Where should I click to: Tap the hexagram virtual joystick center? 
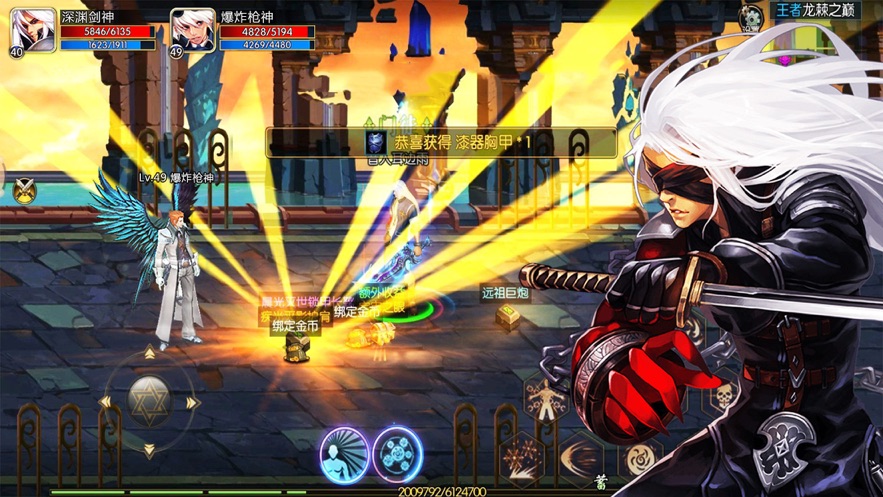[149, 402]
